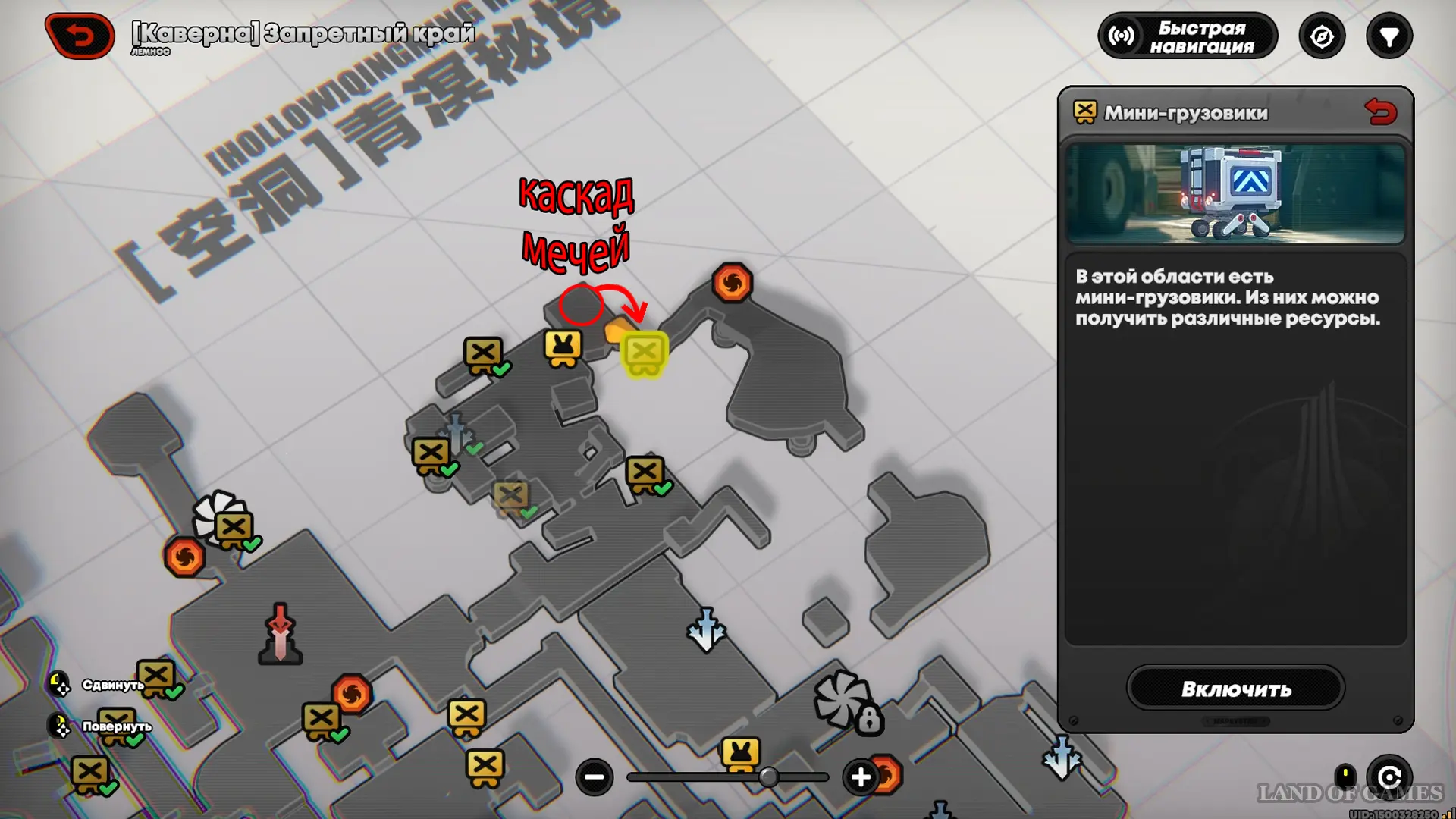Select the red sword statue marker
The image size is (1456, 819).
pos(281,634)
